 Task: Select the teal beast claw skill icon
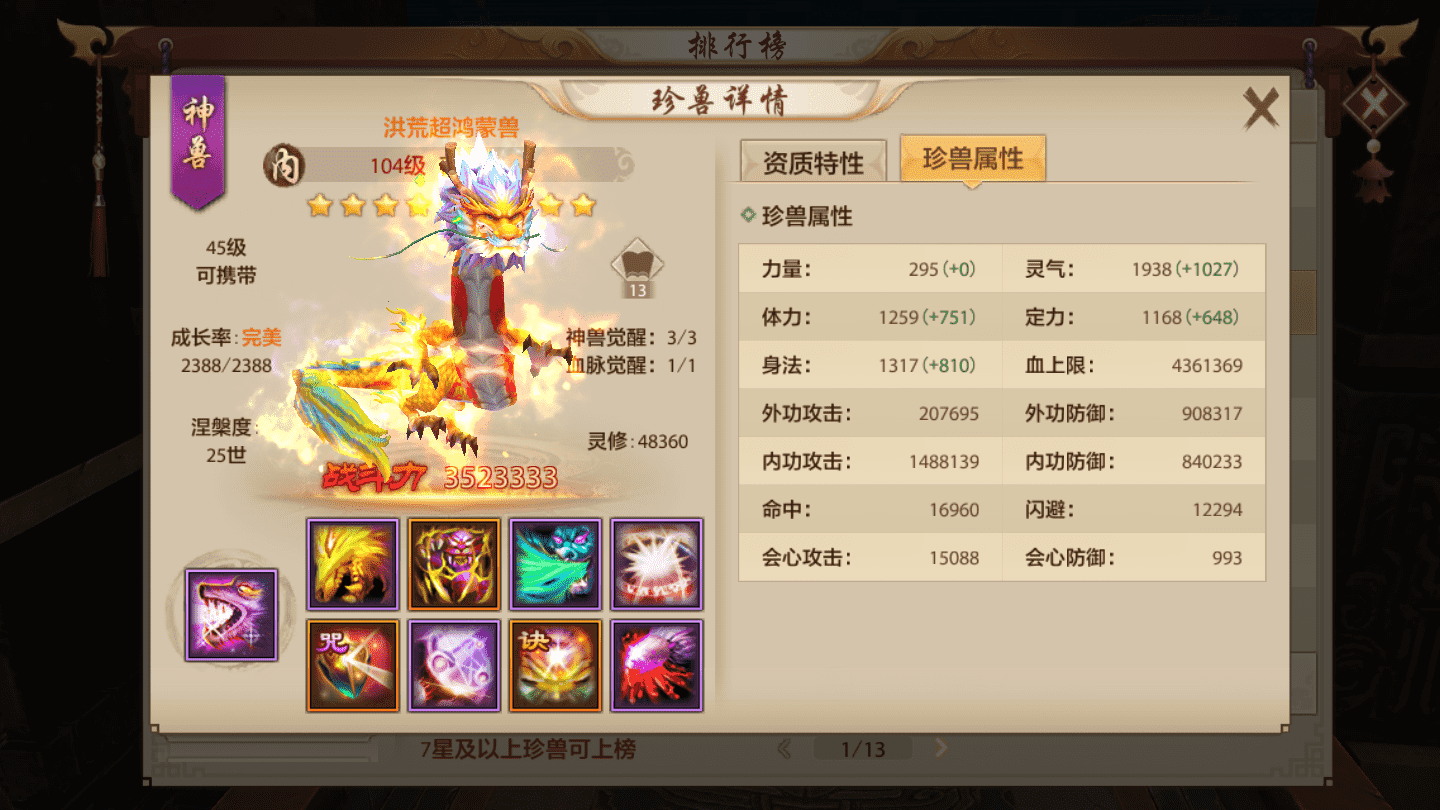tap(554, 564)
